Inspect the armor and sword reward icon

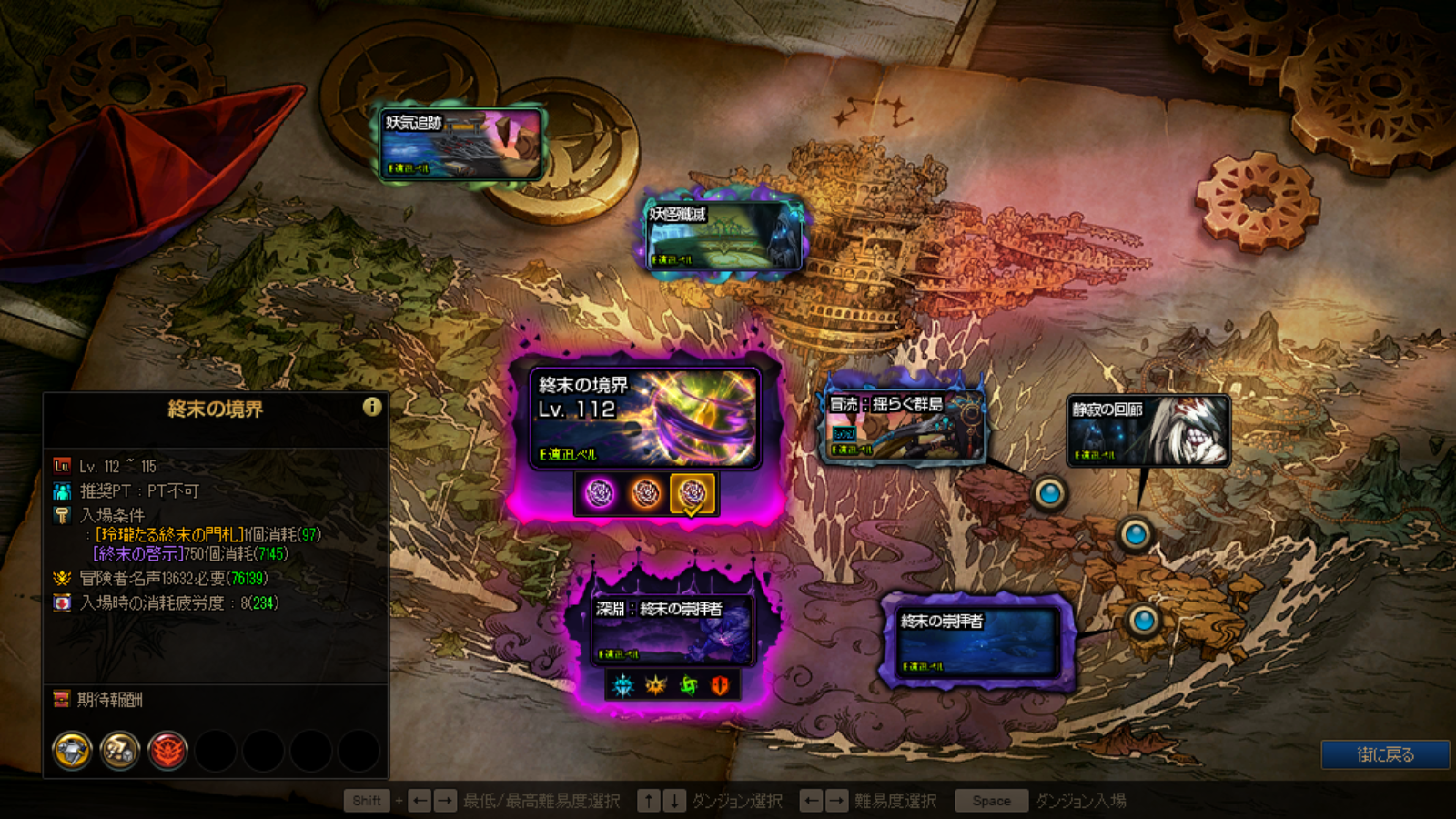[x=72, y=751]
